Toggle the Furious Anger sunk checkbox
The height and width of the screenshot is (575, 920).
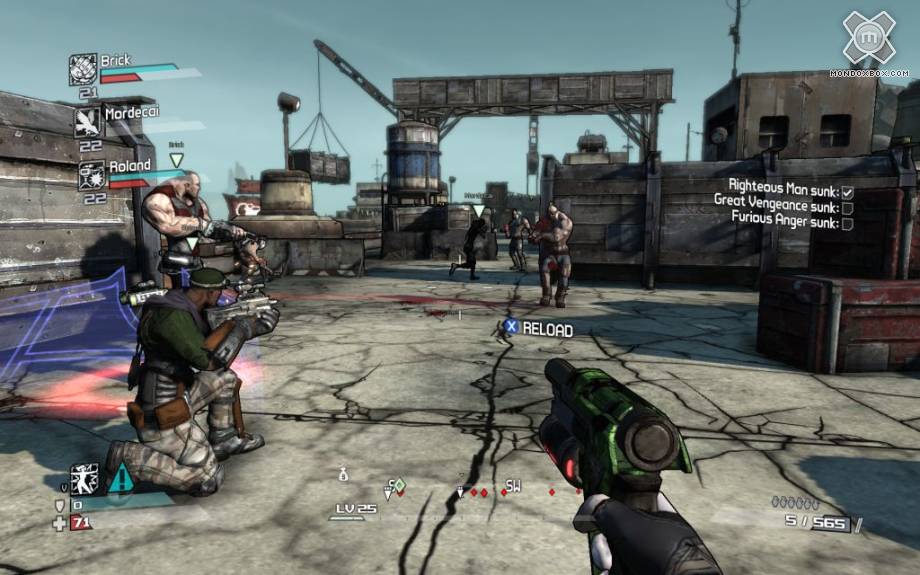(847, 223)
